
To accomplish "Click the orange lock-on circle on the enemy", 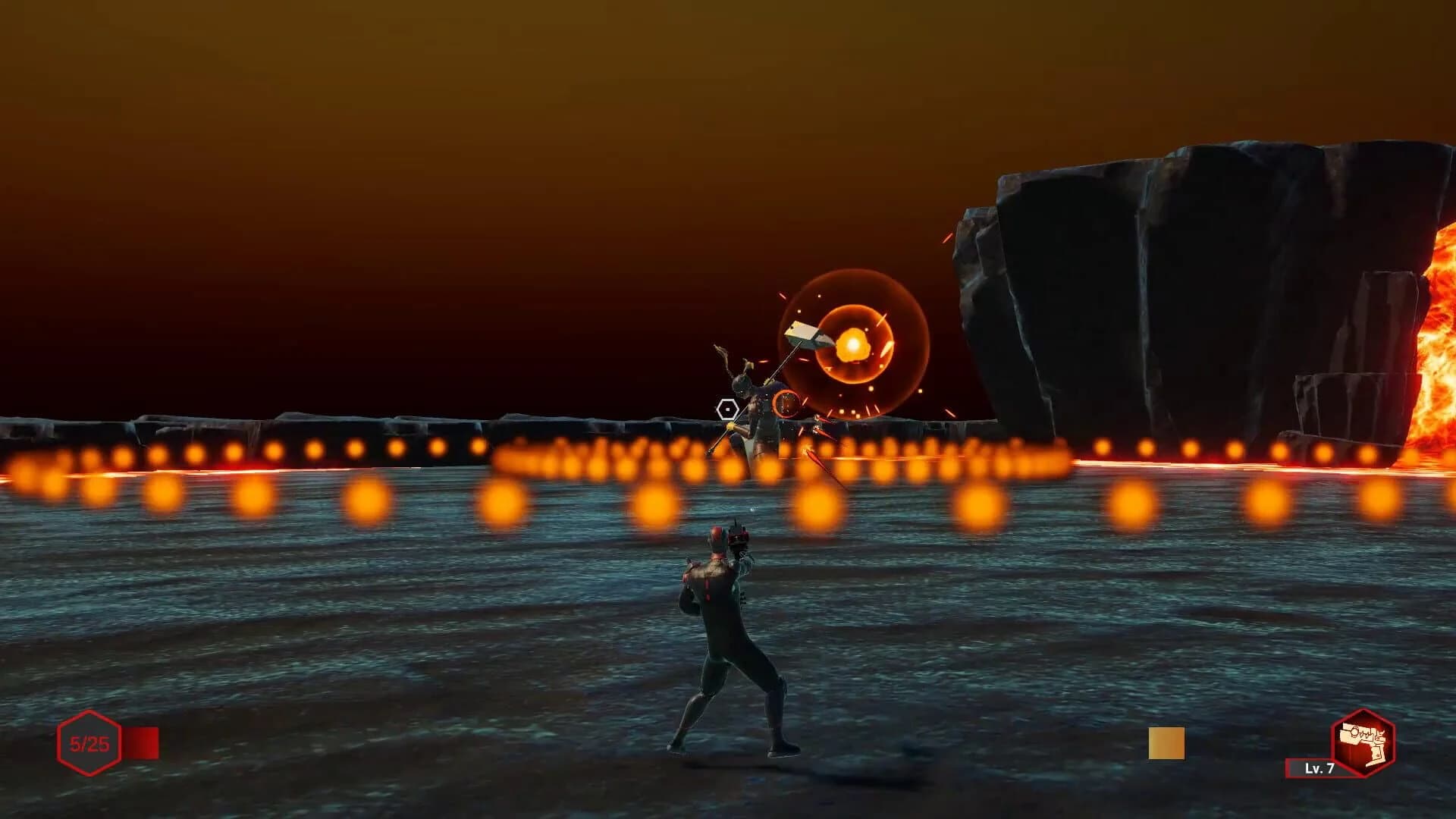I will [786, 403].
